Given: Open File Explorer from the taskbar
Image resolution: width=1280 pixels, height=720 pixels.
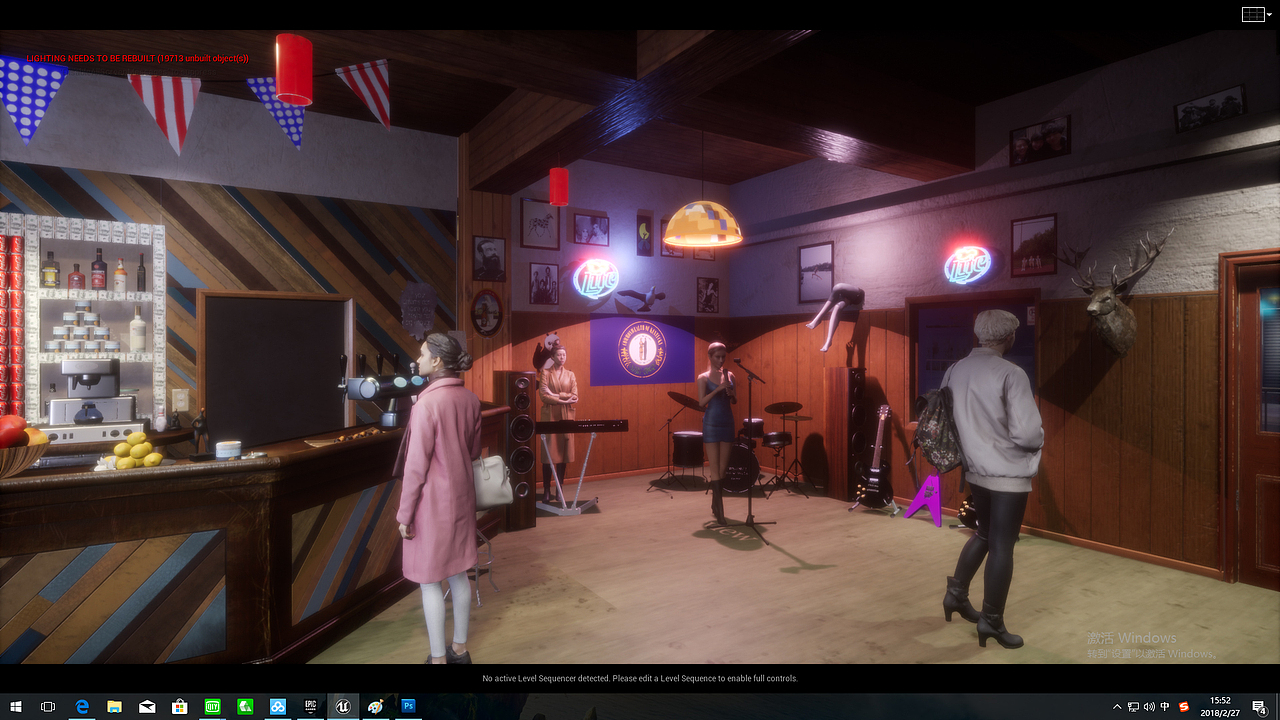Looking at the screenshot, I should [113, 707].
